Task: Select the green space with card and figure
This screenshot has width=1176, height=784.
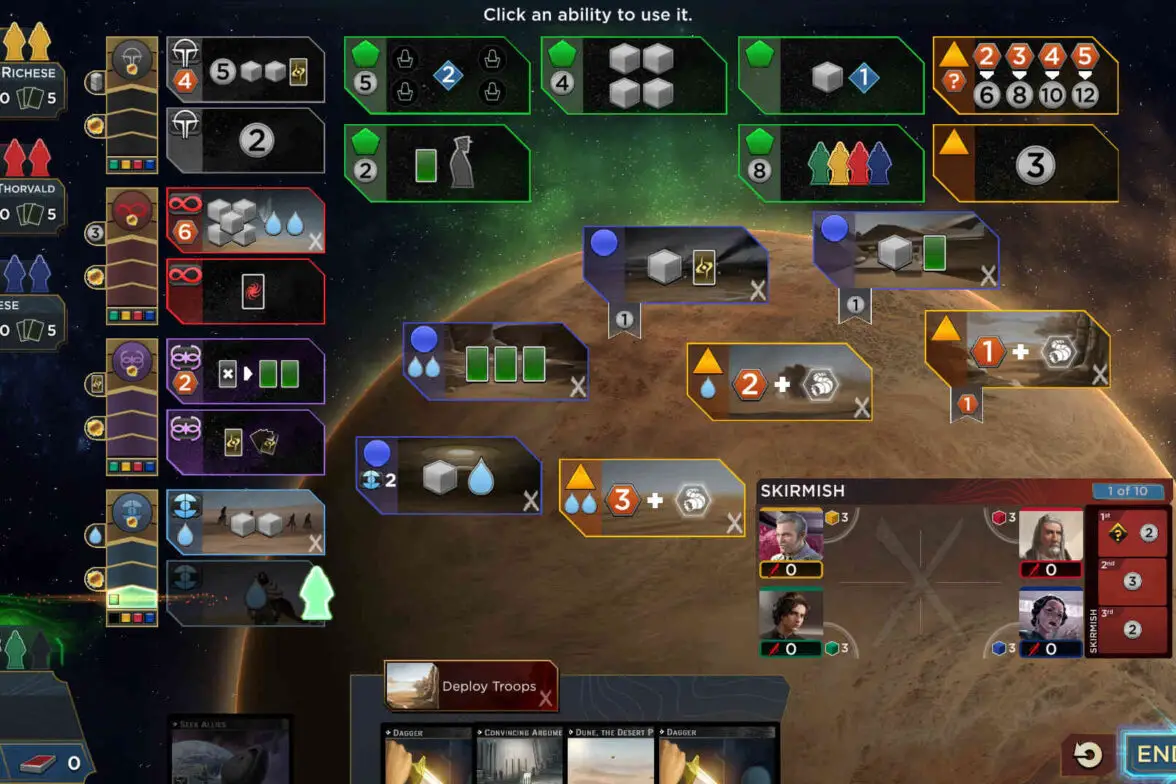Action: point(437,163)
